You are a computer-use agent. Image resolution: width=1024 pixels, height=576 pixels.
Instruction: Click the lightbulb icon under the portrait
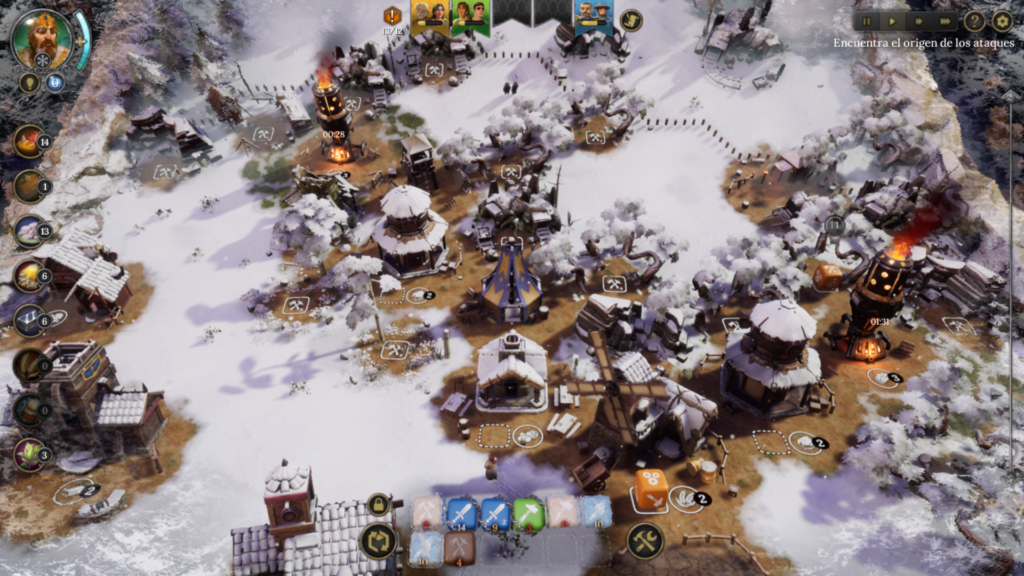29,83
